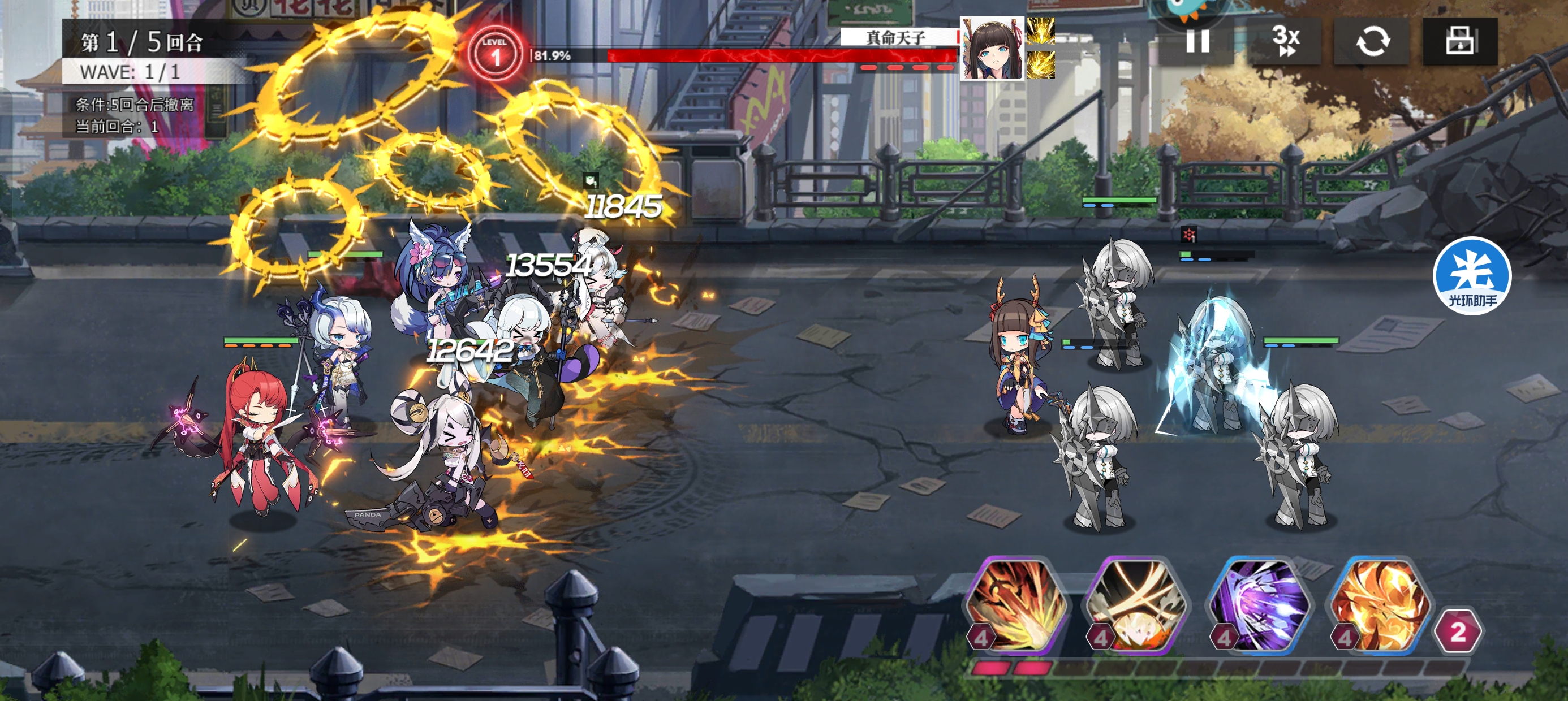Inspect the top golden lightning buff icon
This screenshot has width=1568, height=701.
coord(1041,31)
